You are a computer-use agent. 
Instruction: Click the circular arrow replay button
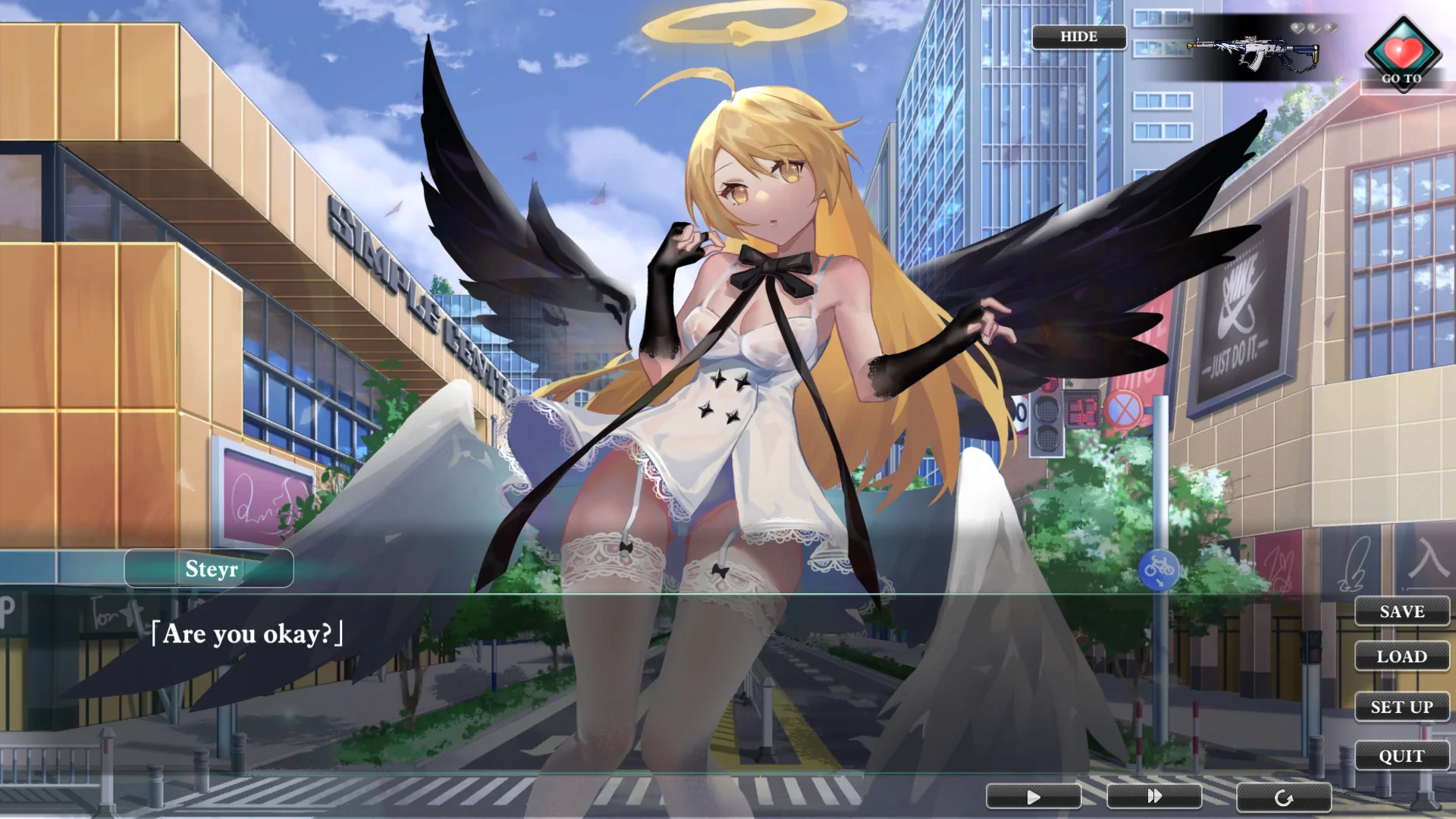[1283, 798]
